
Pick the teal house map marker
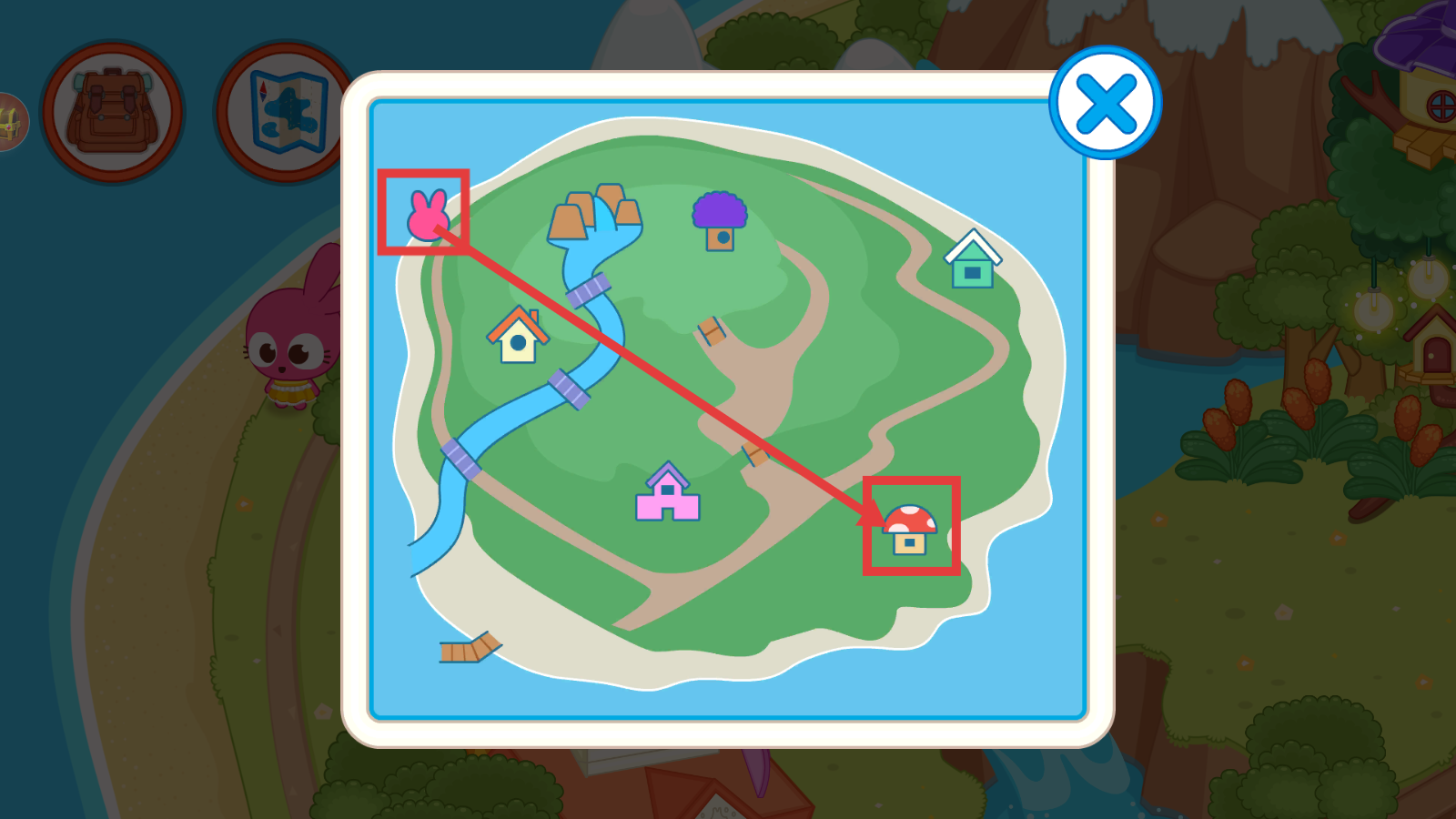(x=972, y=260)
